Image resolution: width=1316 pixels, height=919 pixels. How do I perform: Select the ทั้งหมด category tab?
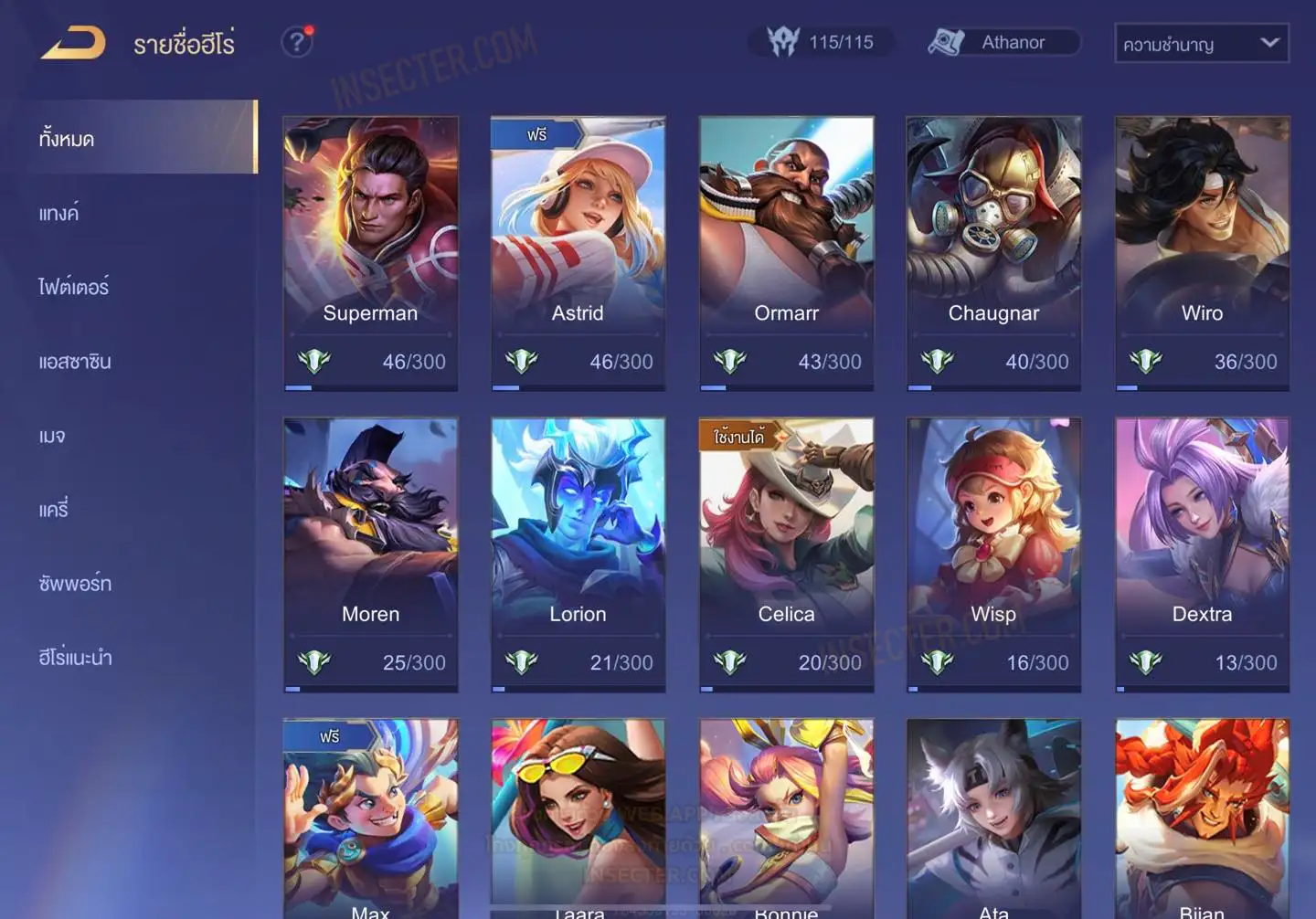pos(139,138)
